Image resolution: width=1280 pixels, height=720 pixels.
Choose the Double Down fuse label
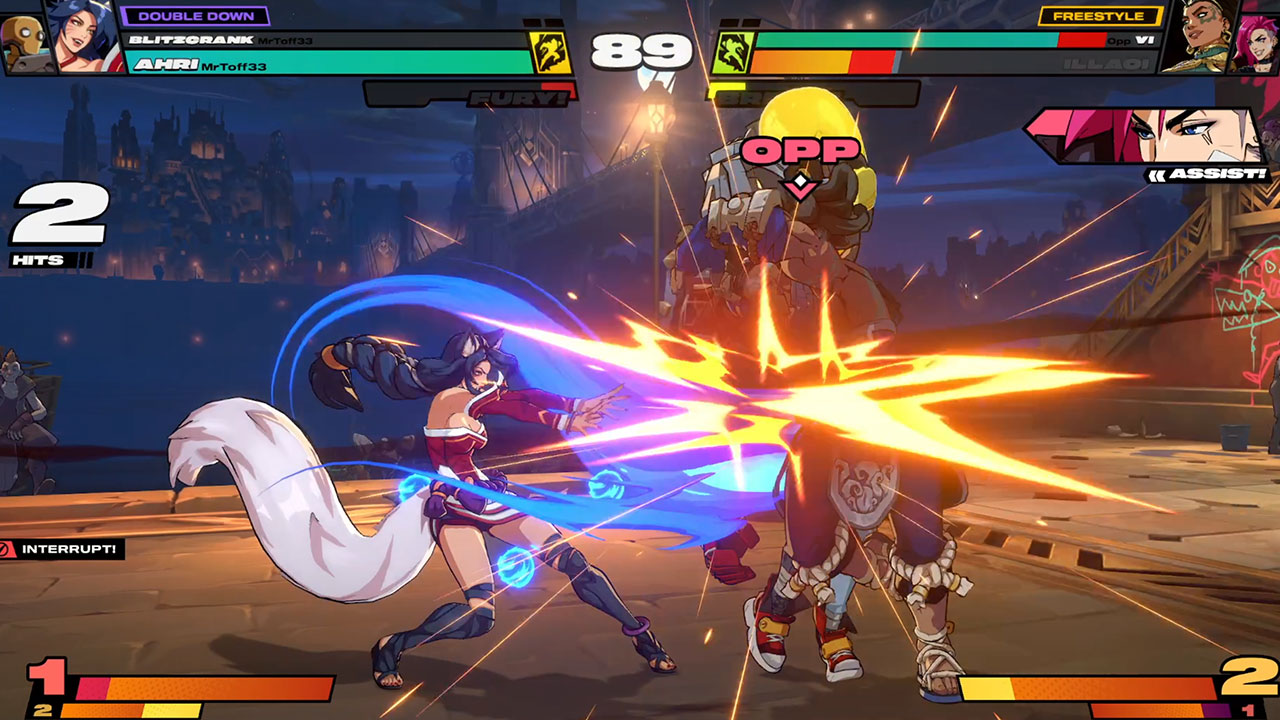tap(195, 16)
